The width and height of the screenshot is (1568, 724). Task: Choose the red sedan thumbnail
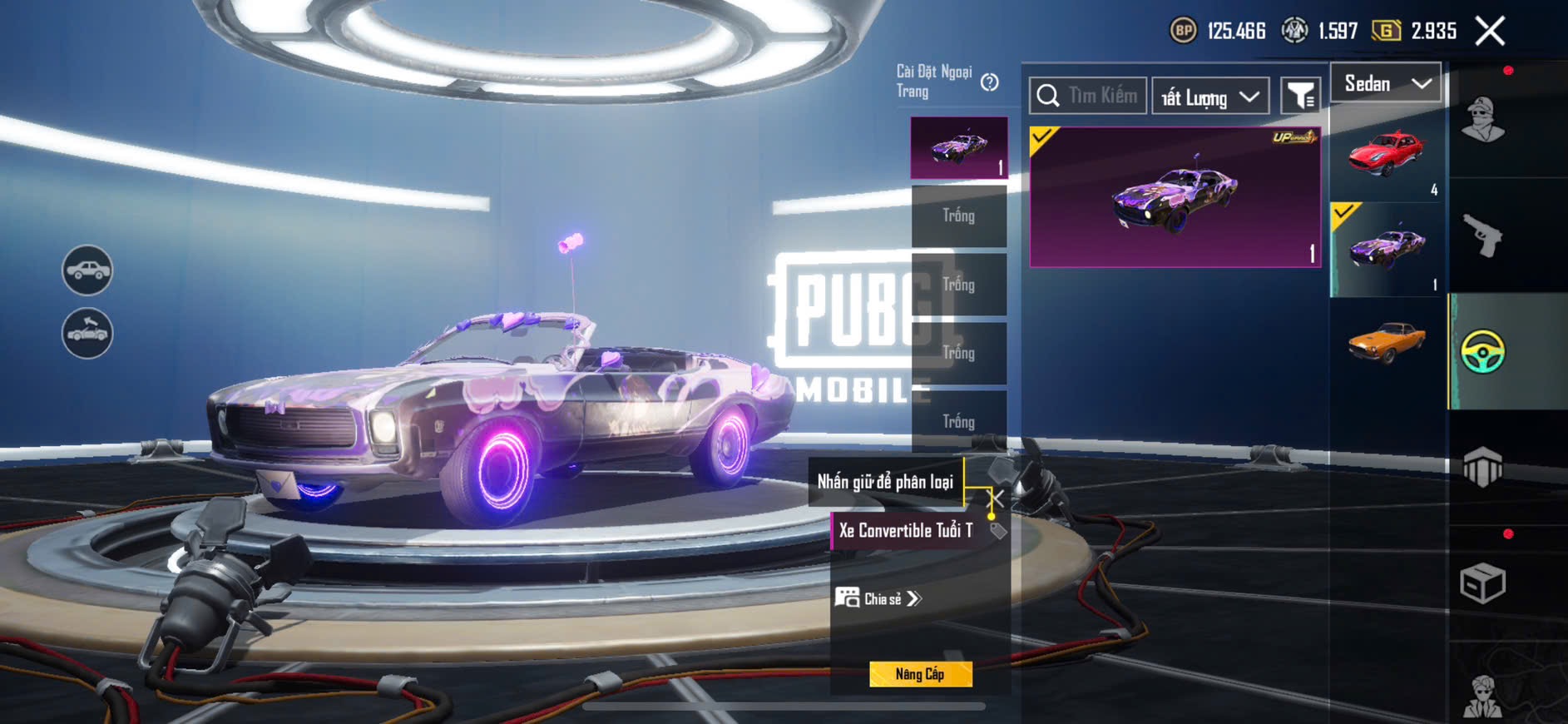click(1387, 155)
